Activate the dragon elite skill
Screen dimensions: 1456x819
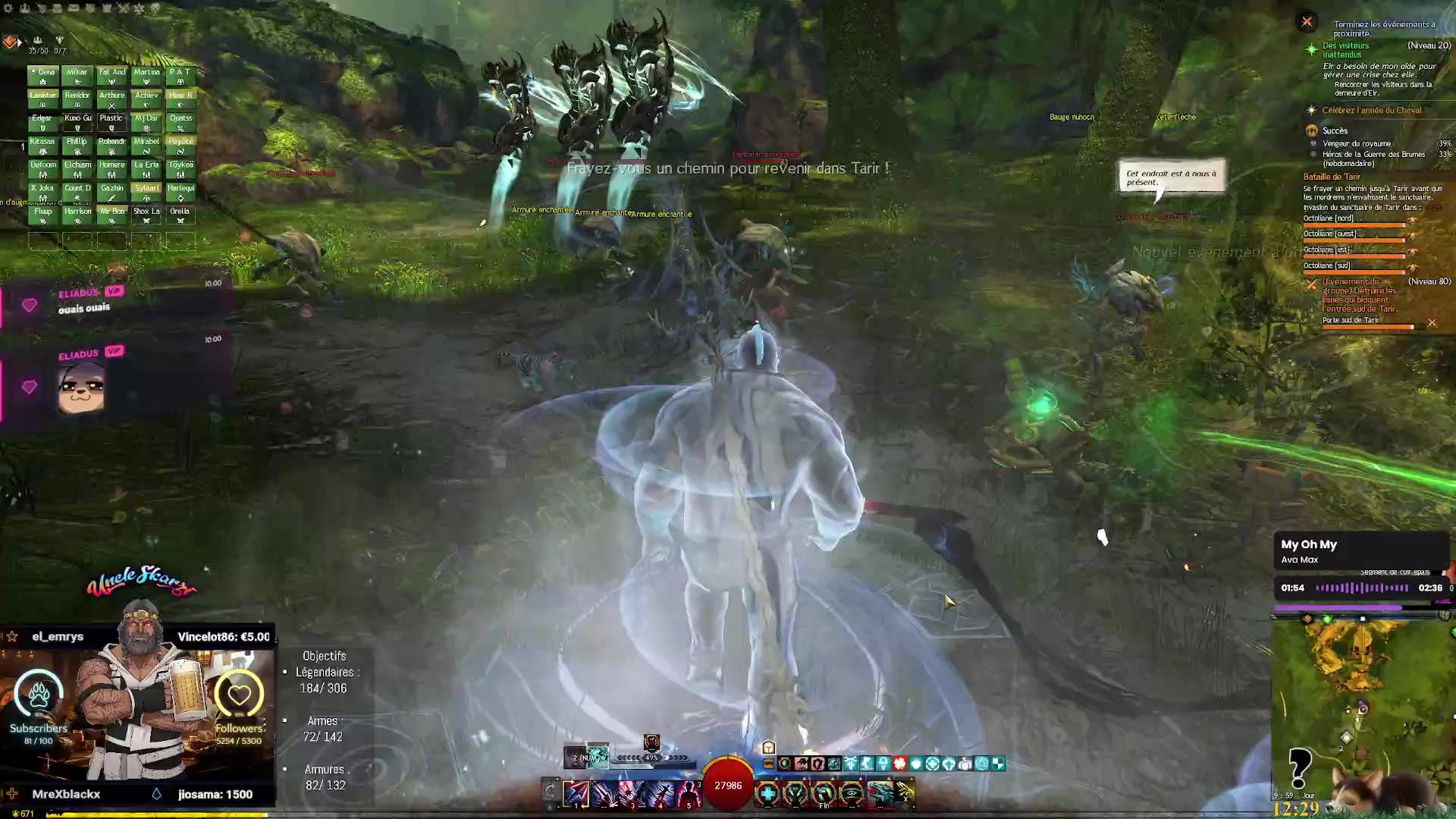[x=880, y=793]
